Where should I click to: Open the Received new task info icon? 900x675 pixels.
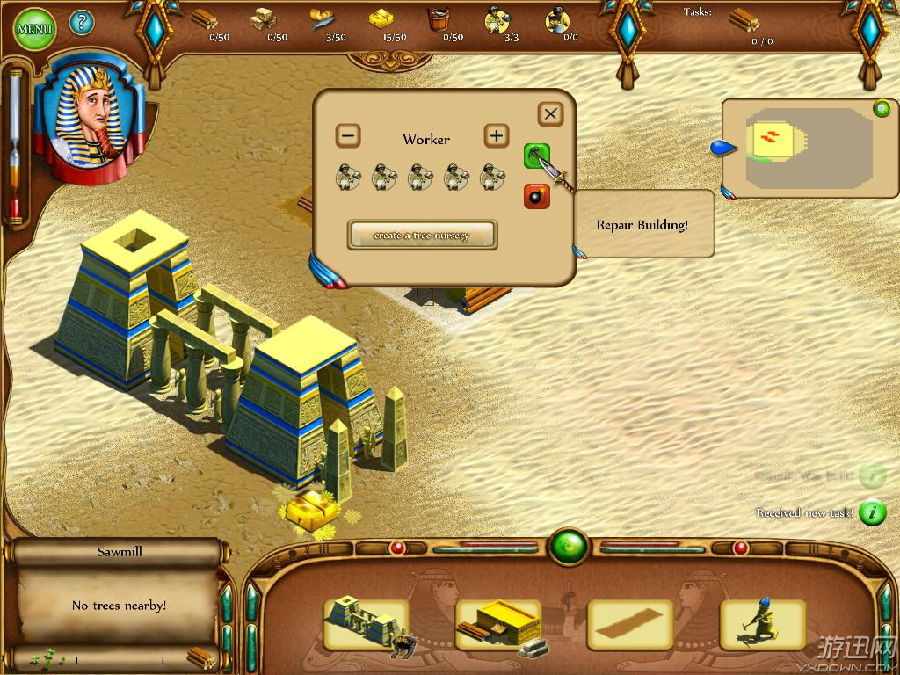pos(873,513)
